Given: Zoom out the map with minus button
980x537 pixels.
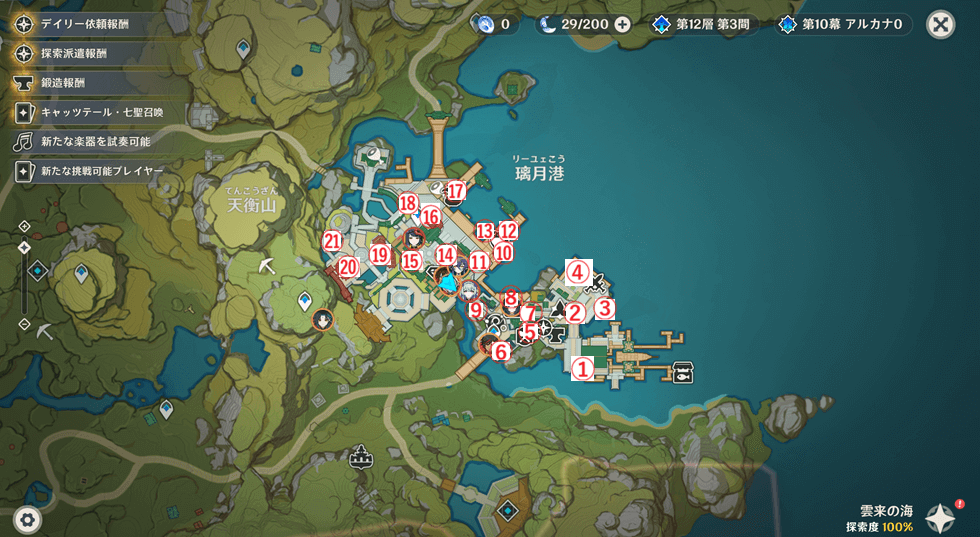Looking at the screenshot, I should pyautogui.click(x=25, y=324).
